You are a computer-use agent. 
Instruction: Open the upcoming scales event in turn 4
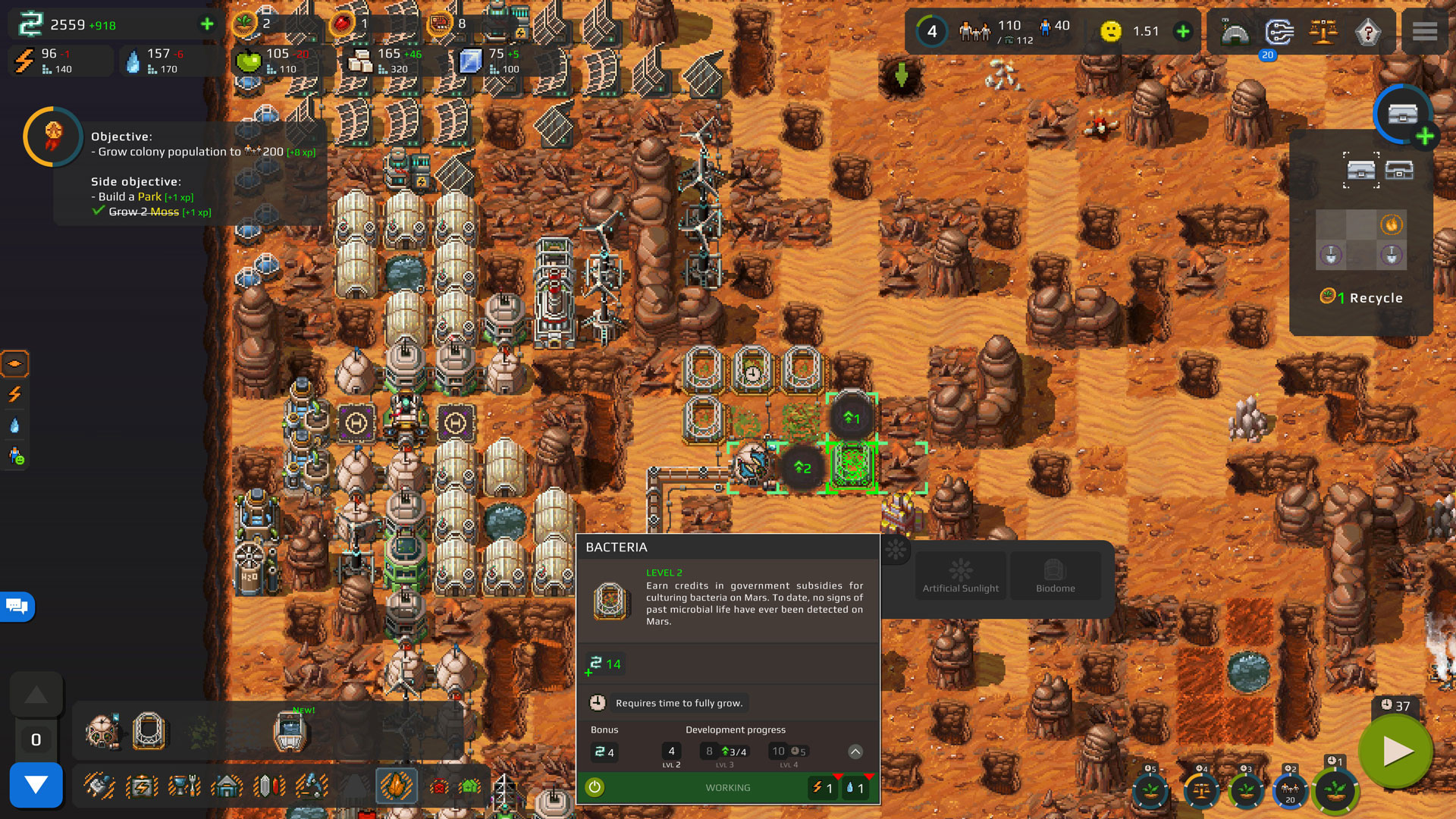(x=1201, y=791)
